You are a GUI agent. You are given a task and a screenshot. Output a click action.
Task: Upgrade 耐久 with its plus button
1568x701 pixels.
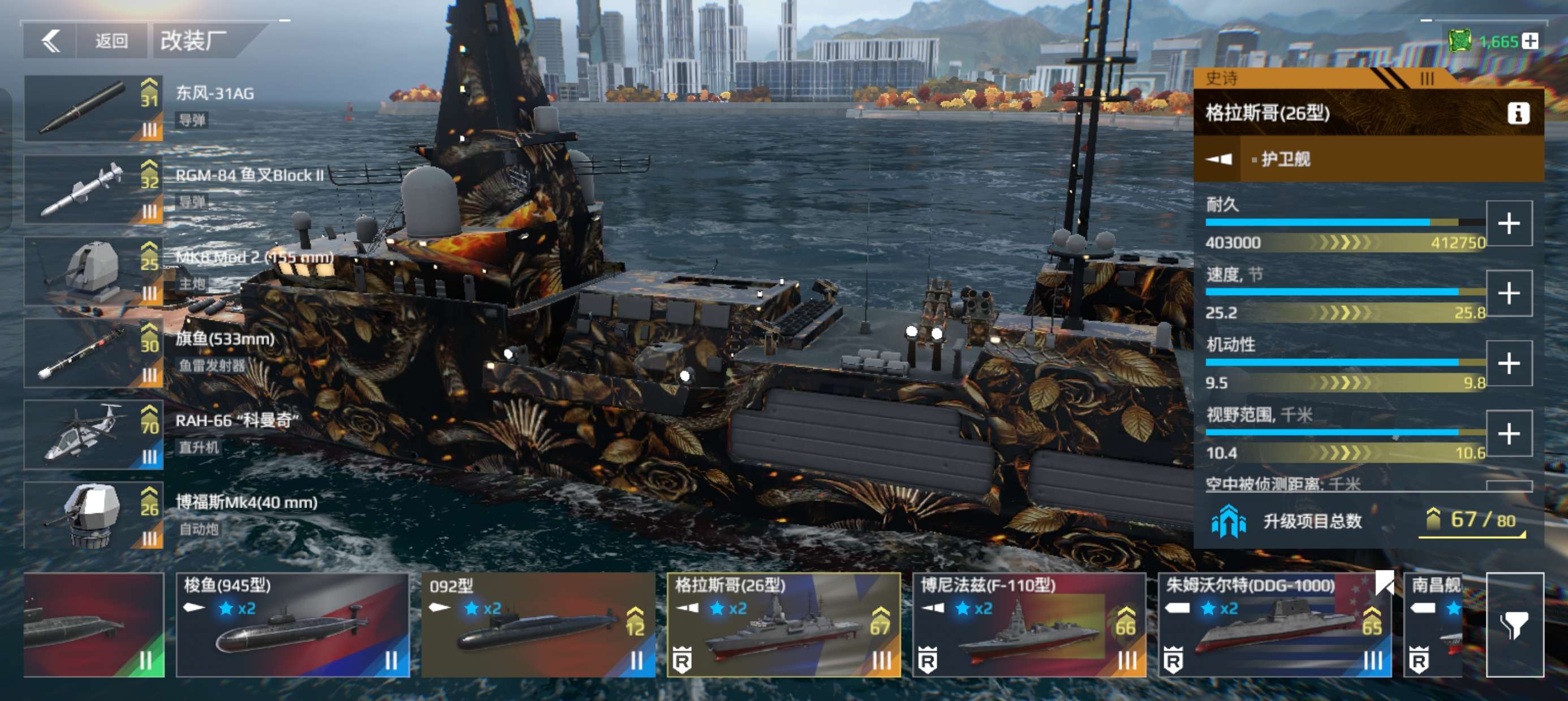coord(1509,223)
